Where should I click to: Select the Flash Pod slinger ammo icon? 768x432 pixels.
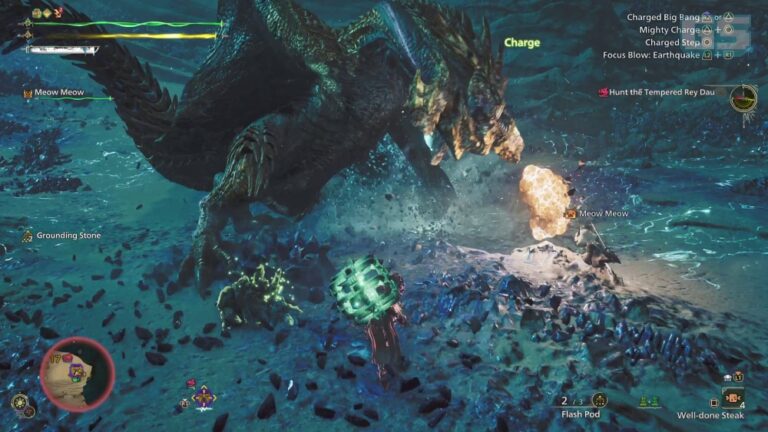tap(600, 400)
